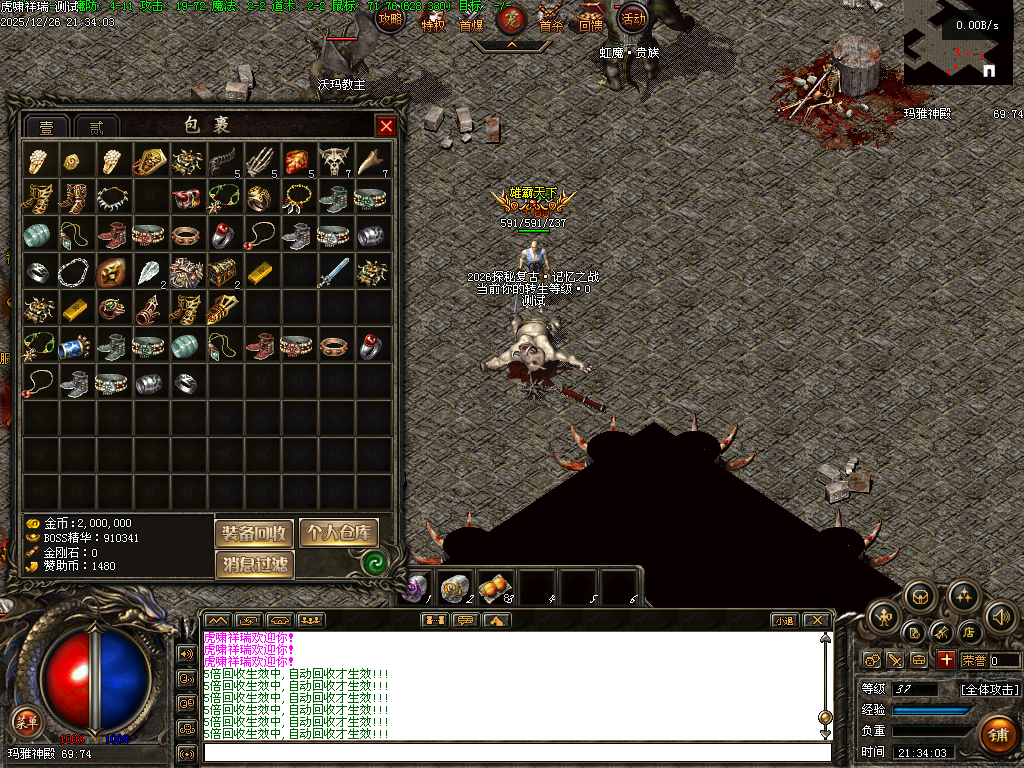Click the speaker sound button

point(1001,616)
